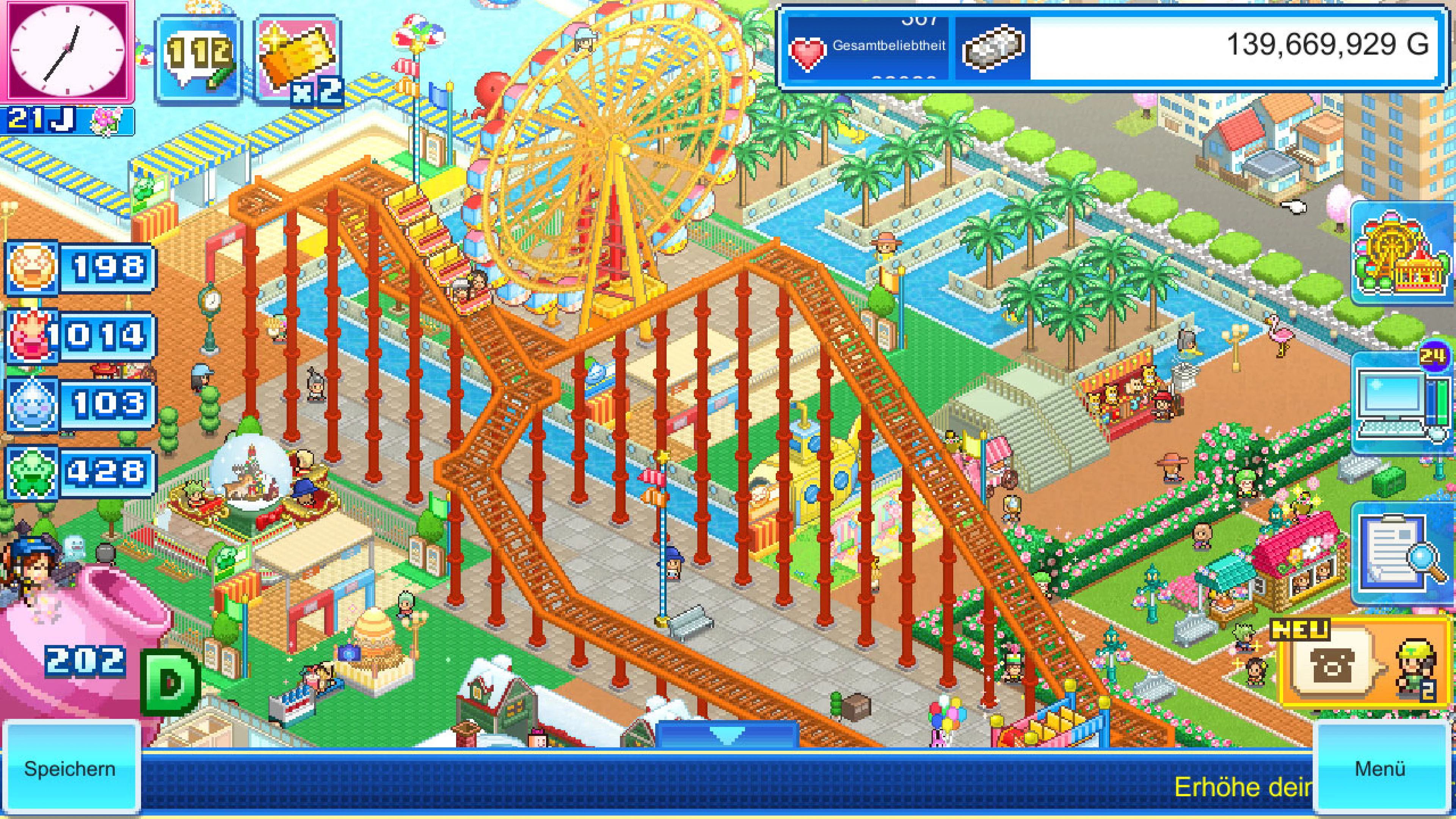Select the green star stat showing 428
Viewport: 1456px width, 819px height.
(79, 472)
